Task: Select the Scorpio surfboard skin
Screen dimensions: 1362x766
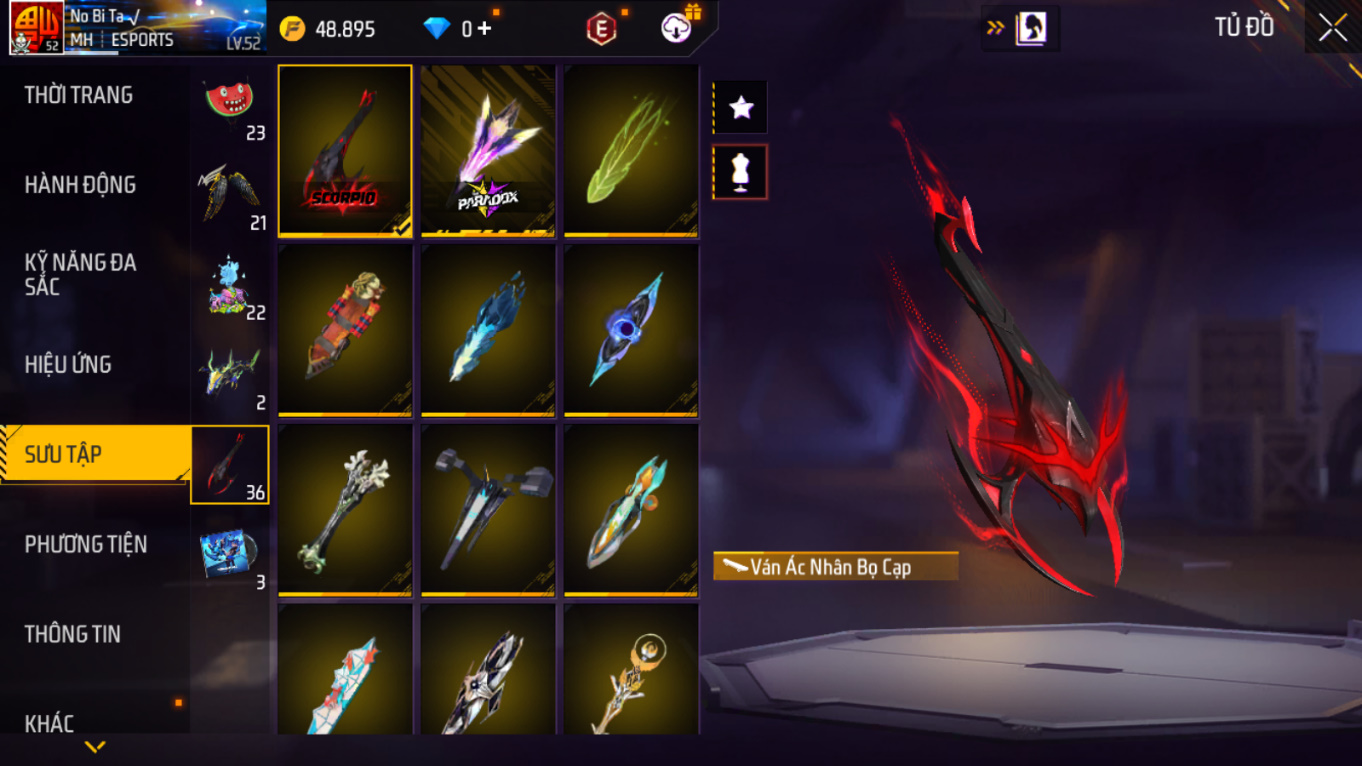Action: click(x=345, y=151)
